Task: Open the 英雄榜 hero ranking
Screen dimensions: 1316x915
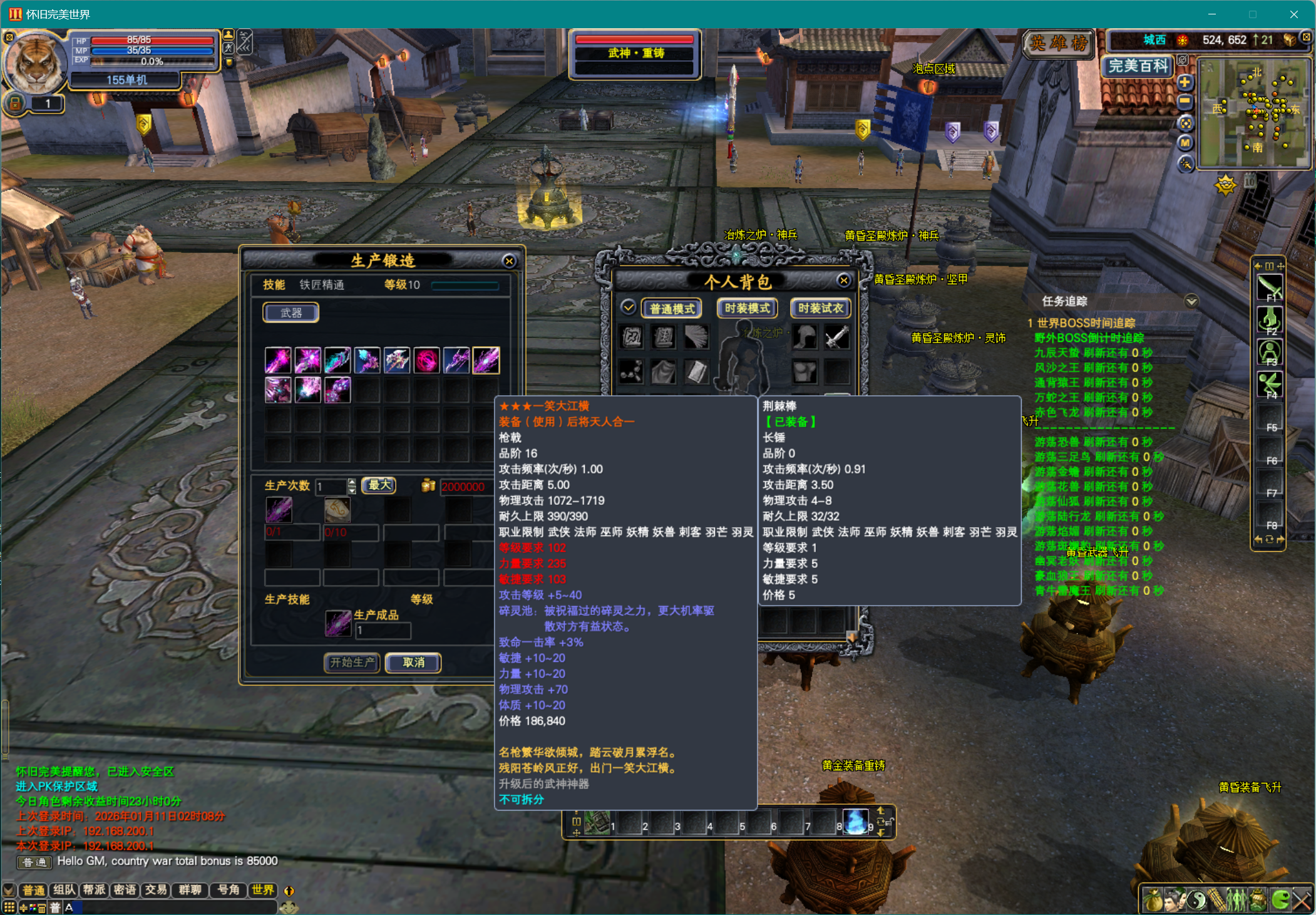Action: pos(1059,43)
